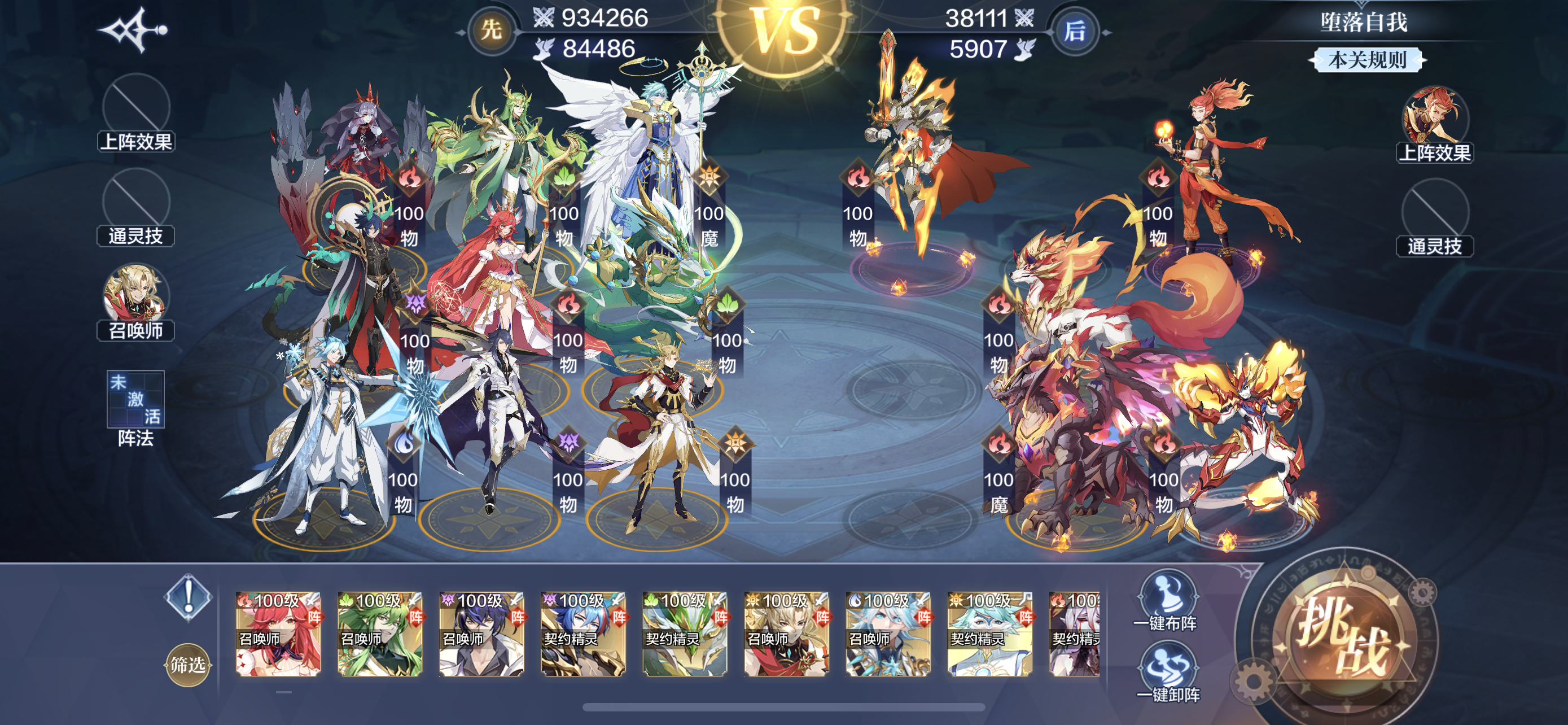The height and width of the screenshot is (725, 1568).
Task: Open the 阵法 formation grid
Action: click(x=135, y=399)
